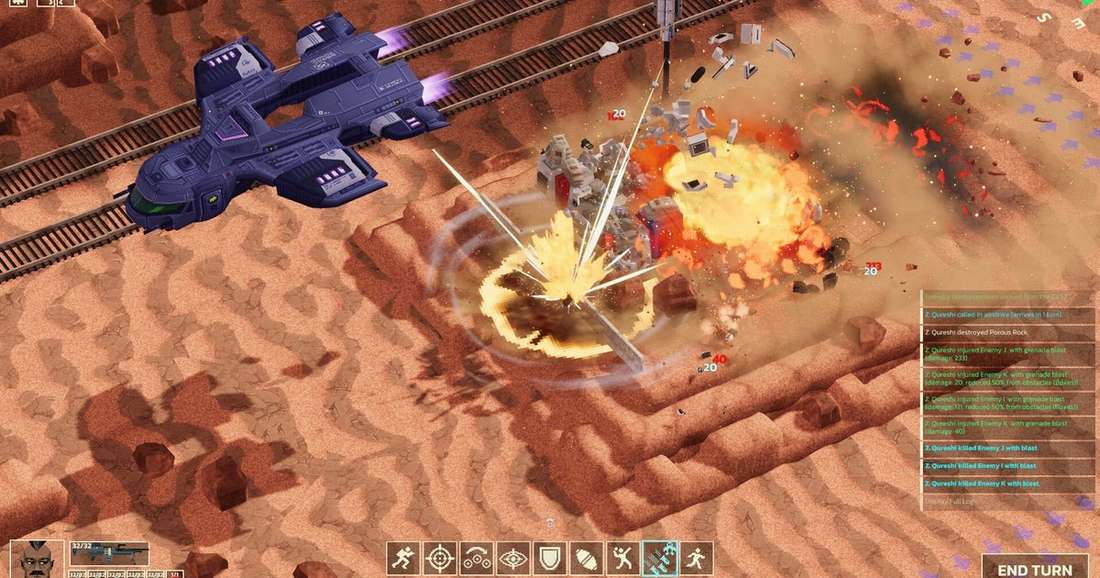Image resolution: width=1100 pixels, height=578 pixels.
Task: Choose the grenade item action
Action: pos(587,558)
